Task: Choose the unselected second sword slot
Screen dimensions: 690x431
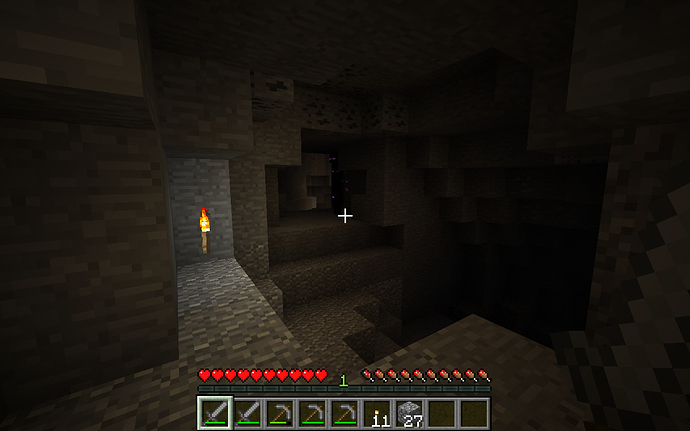Action: point(247,412)
